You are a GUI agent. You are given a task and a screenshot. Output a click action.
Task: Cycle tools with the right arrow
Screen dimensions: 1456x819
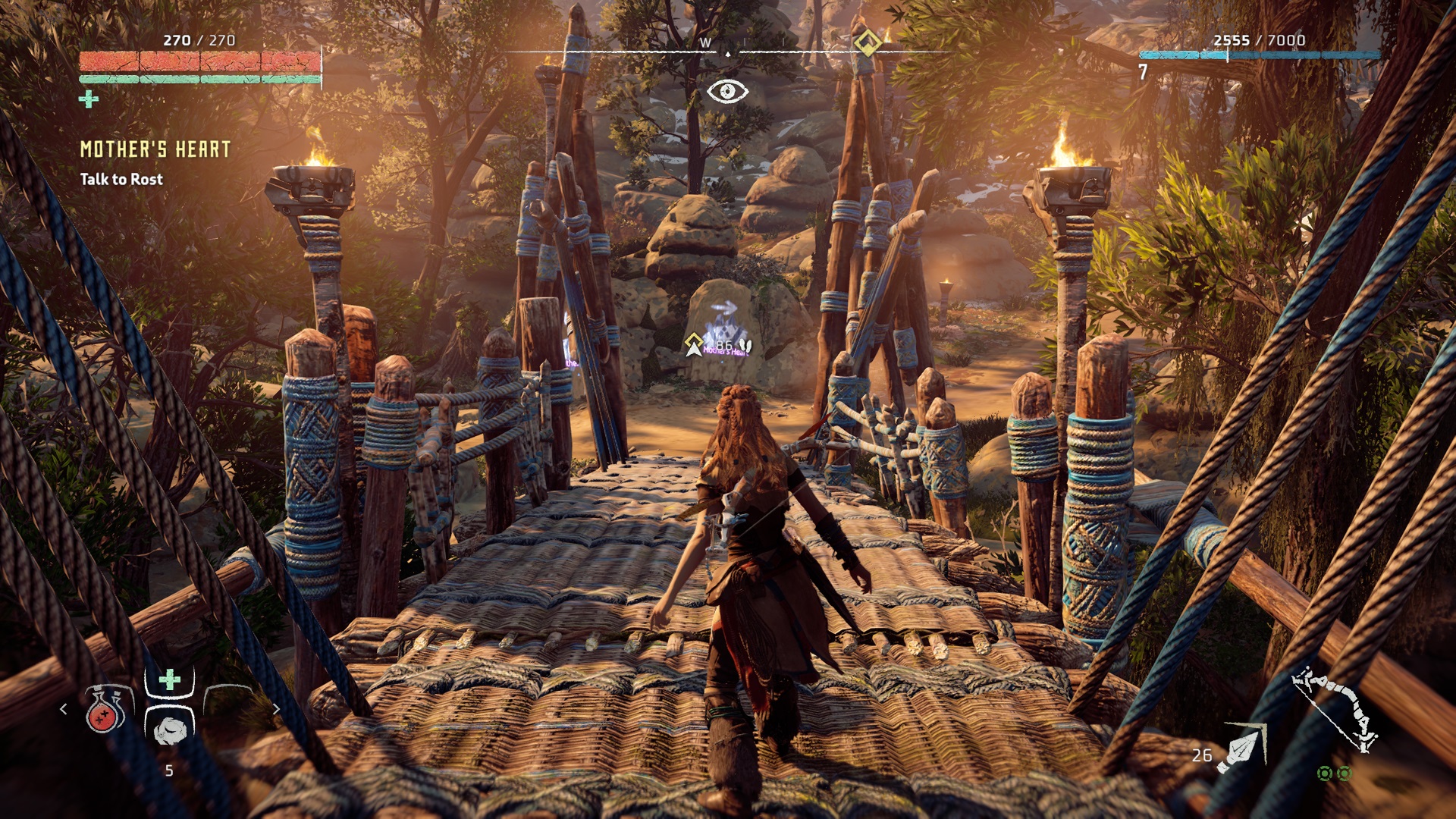(276, 709)
